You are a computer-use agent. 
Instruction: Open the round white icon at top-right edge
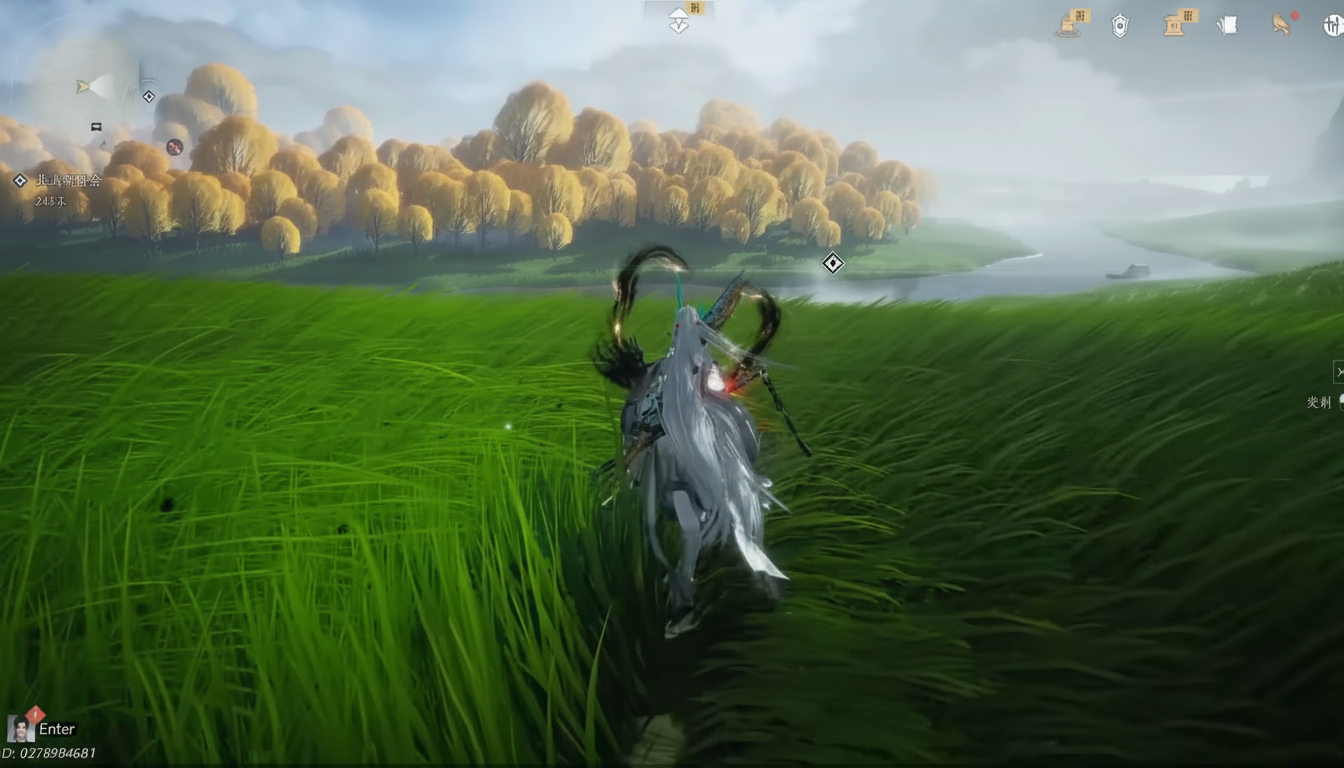click(1333, 25)
